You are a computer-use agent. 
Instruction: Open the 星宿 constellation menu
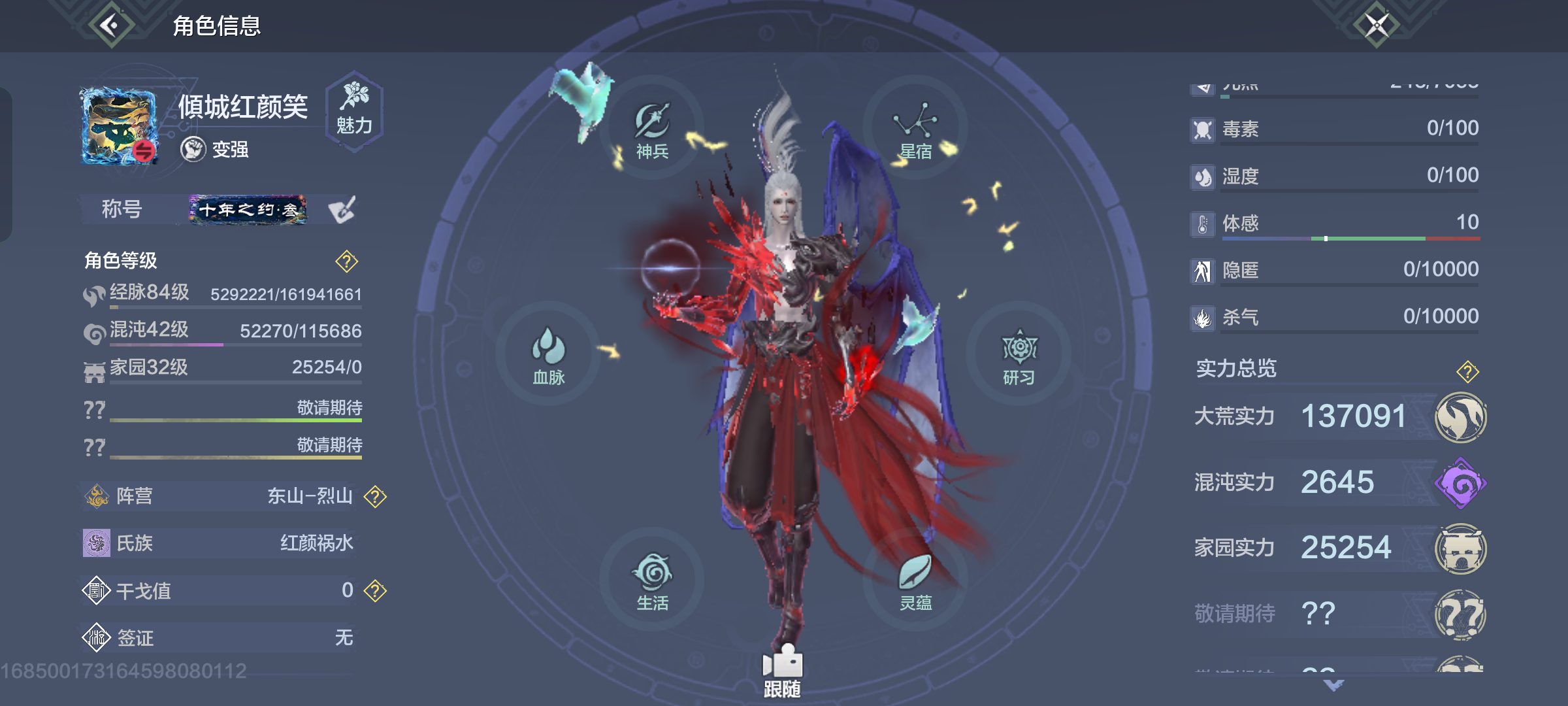tap(915, 131)
